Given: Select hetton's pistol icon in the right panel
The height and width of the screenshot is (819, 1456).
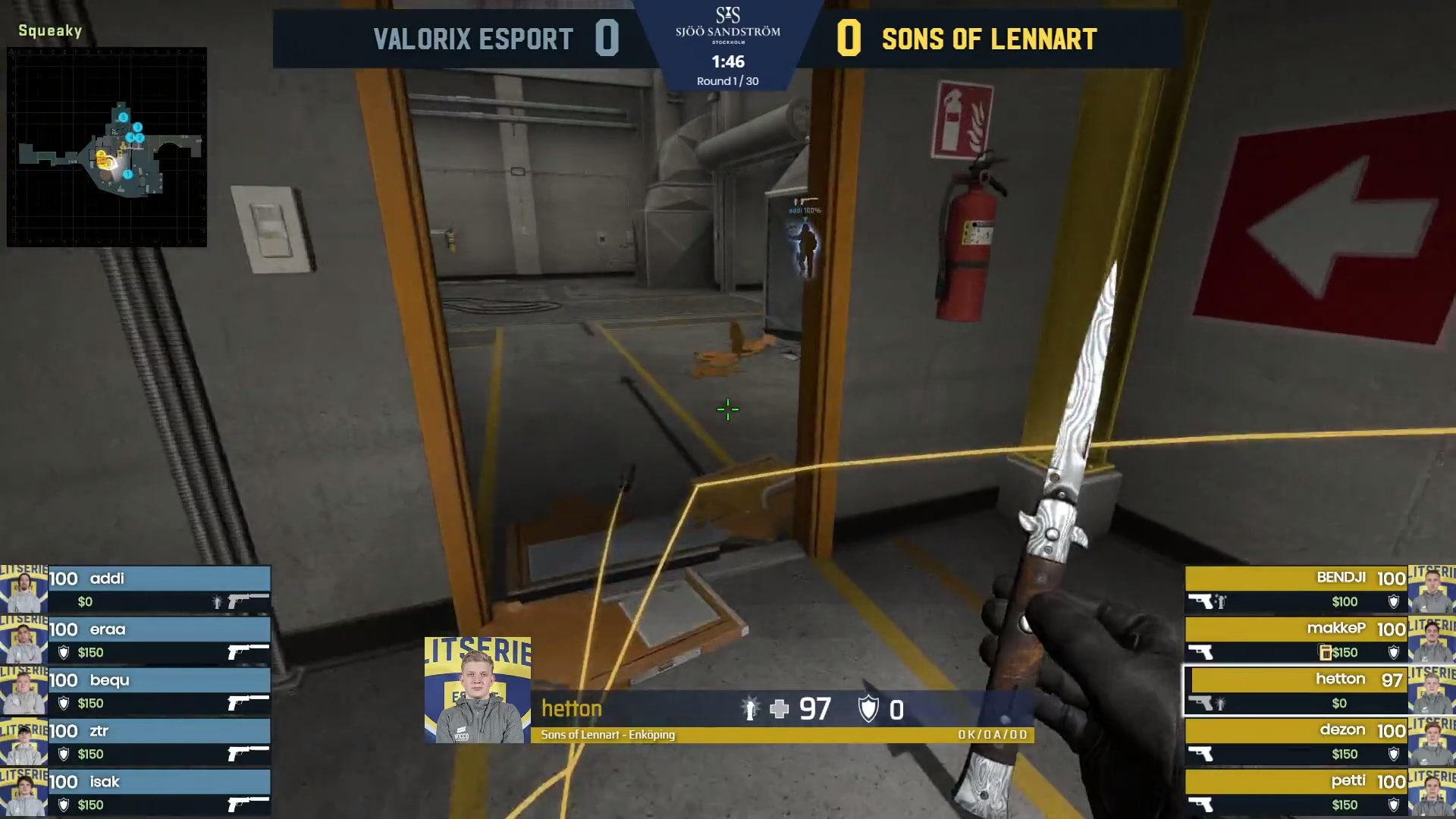Looking at the screenshot, I should 1200,701.
